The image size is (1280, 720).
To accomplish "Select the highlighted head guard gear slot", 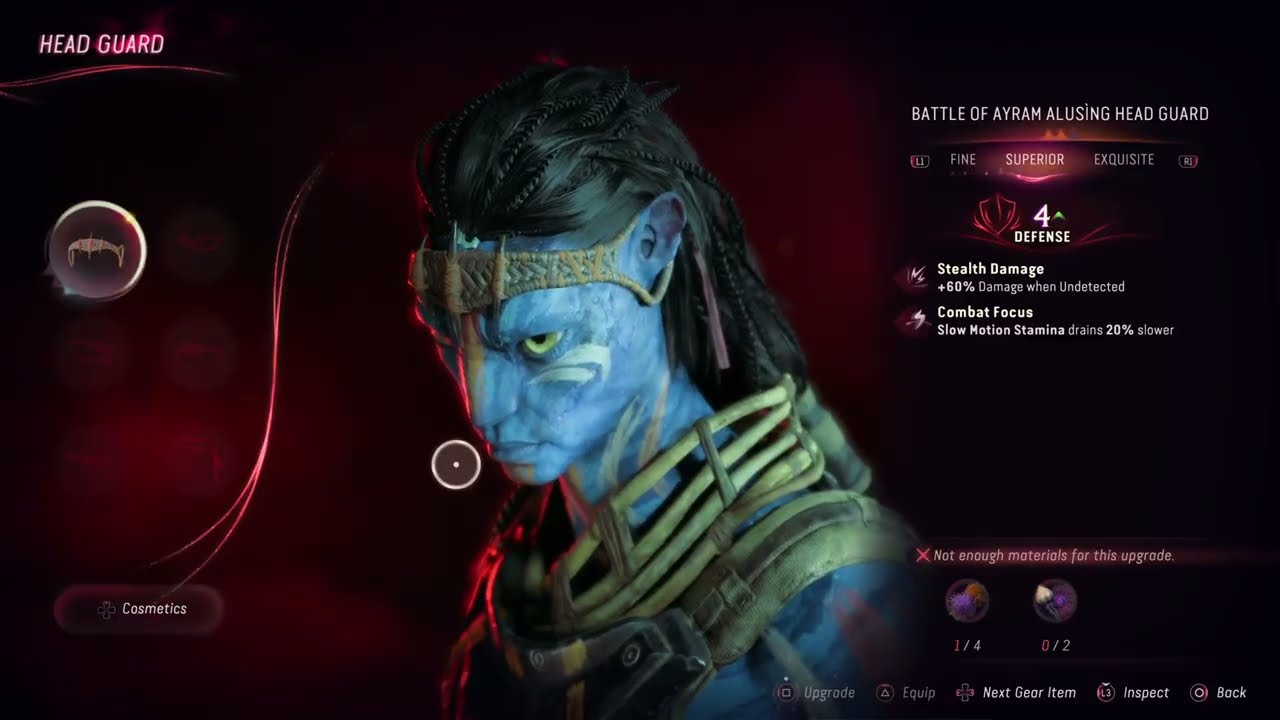I will point(97,251).
